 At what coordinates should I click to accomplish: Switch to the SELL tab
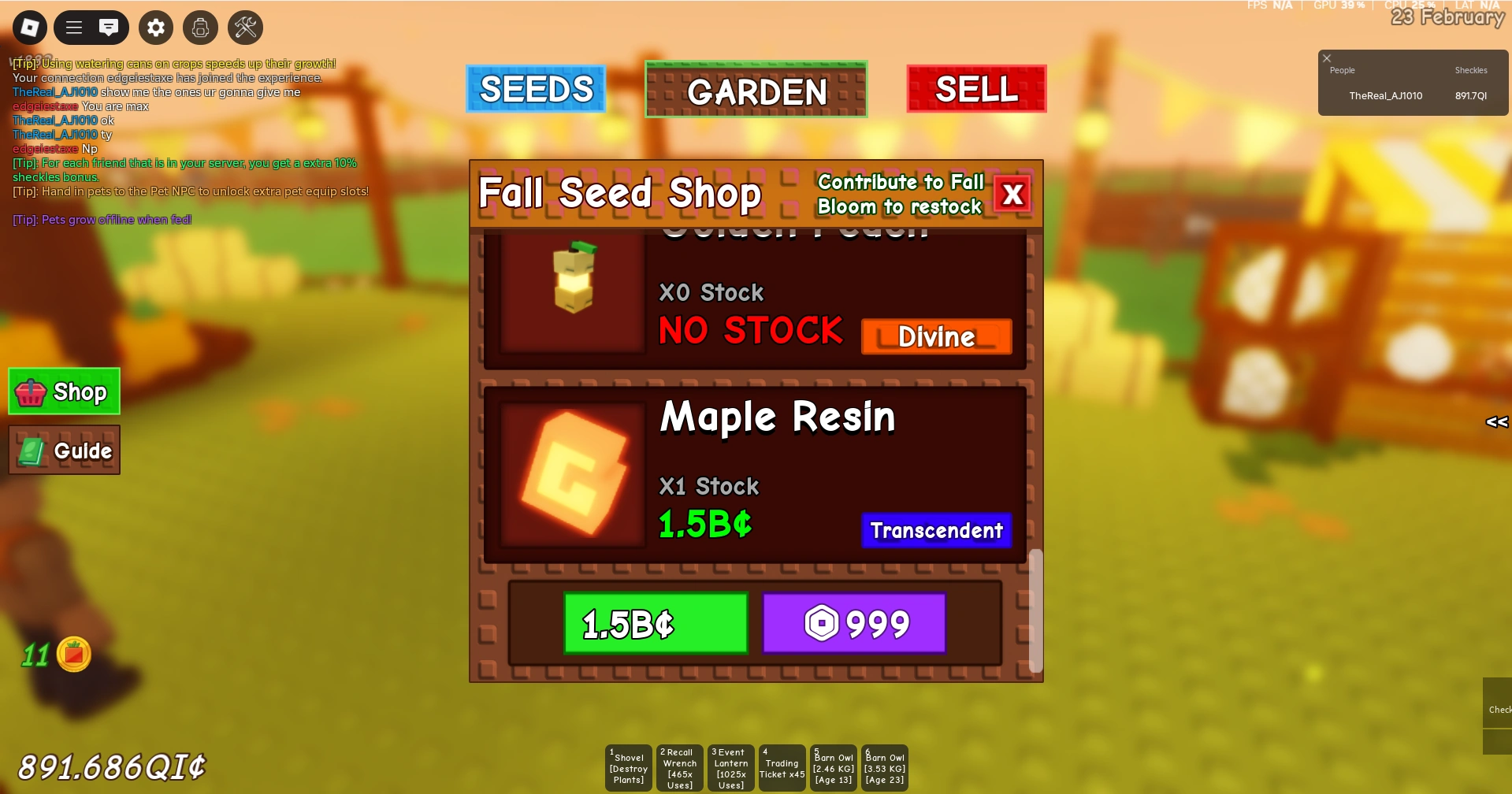click(975, 89)
